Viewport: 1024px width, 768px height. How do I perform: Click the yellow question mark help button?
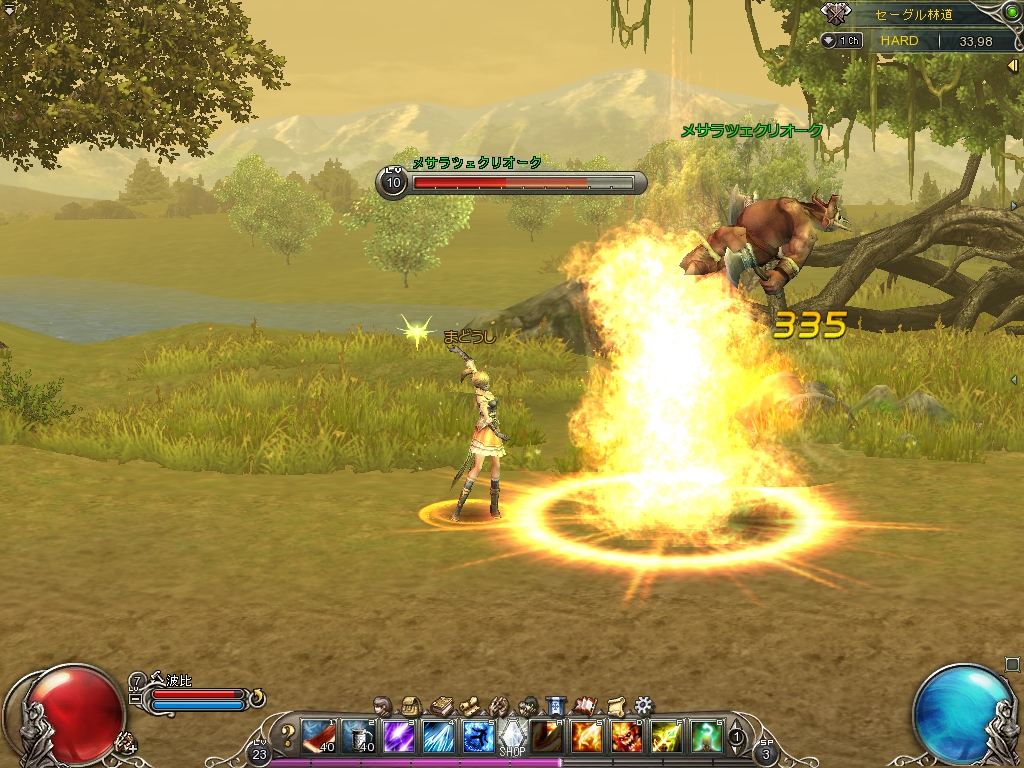click(288, 737)
